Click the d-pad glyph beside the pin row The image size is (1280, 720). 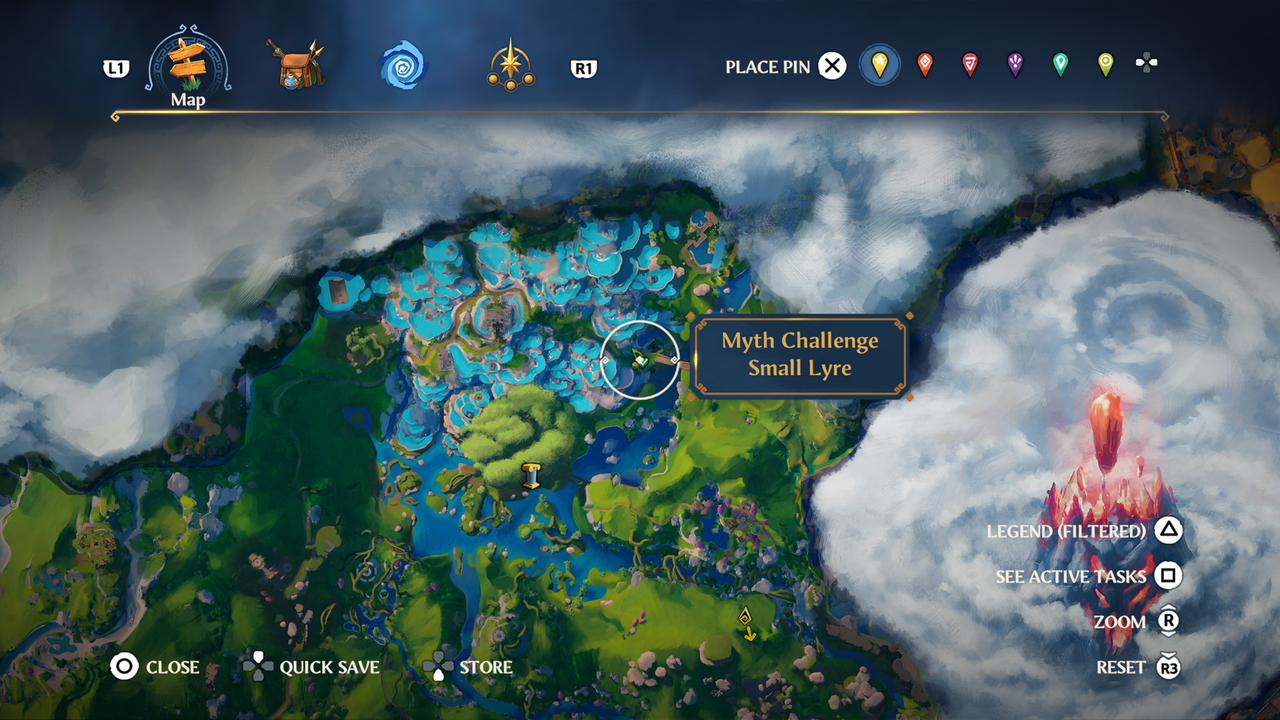point(1148,65)
